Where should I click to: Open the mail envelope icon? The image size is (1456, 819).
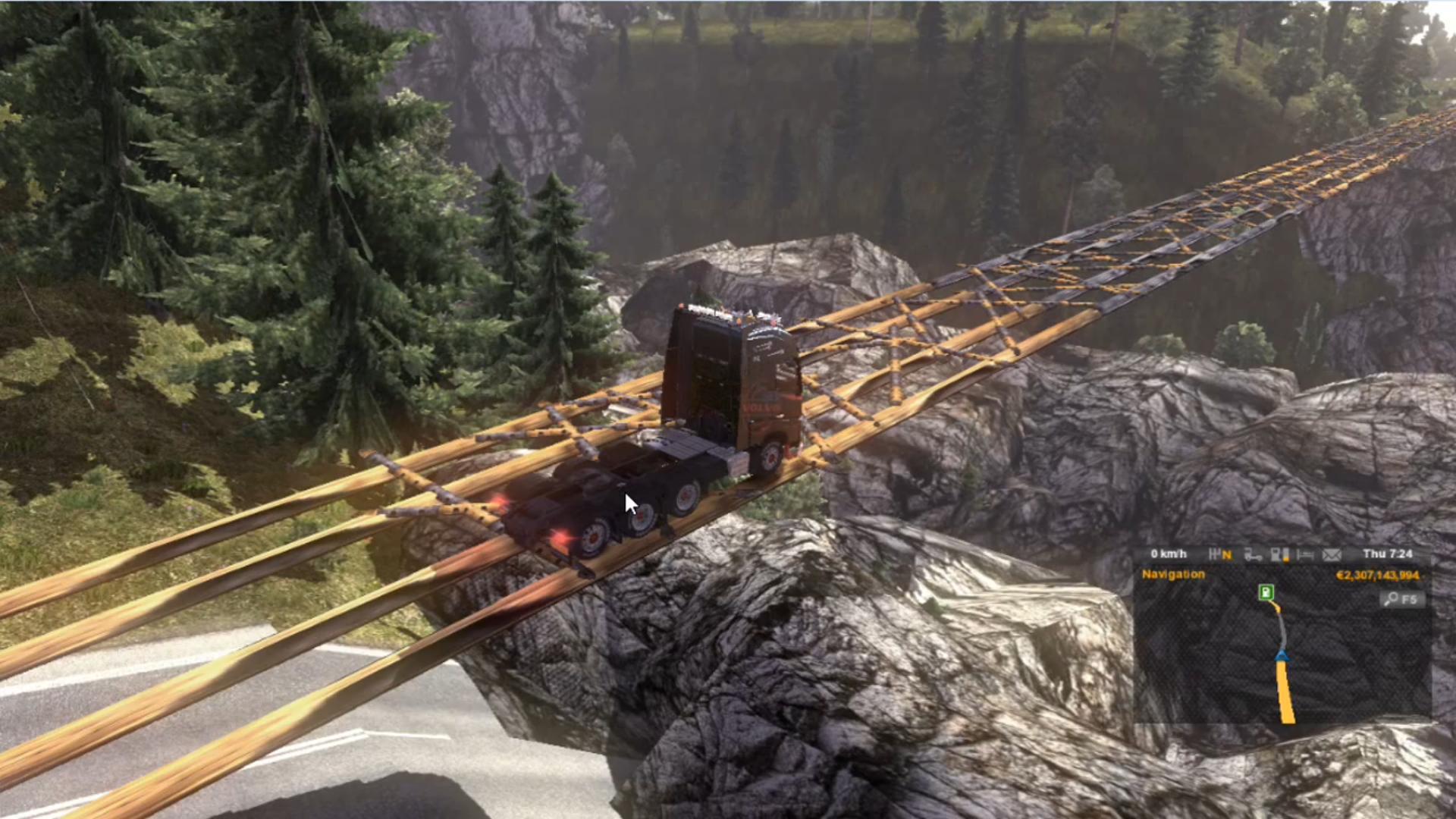pos(1332,555)
